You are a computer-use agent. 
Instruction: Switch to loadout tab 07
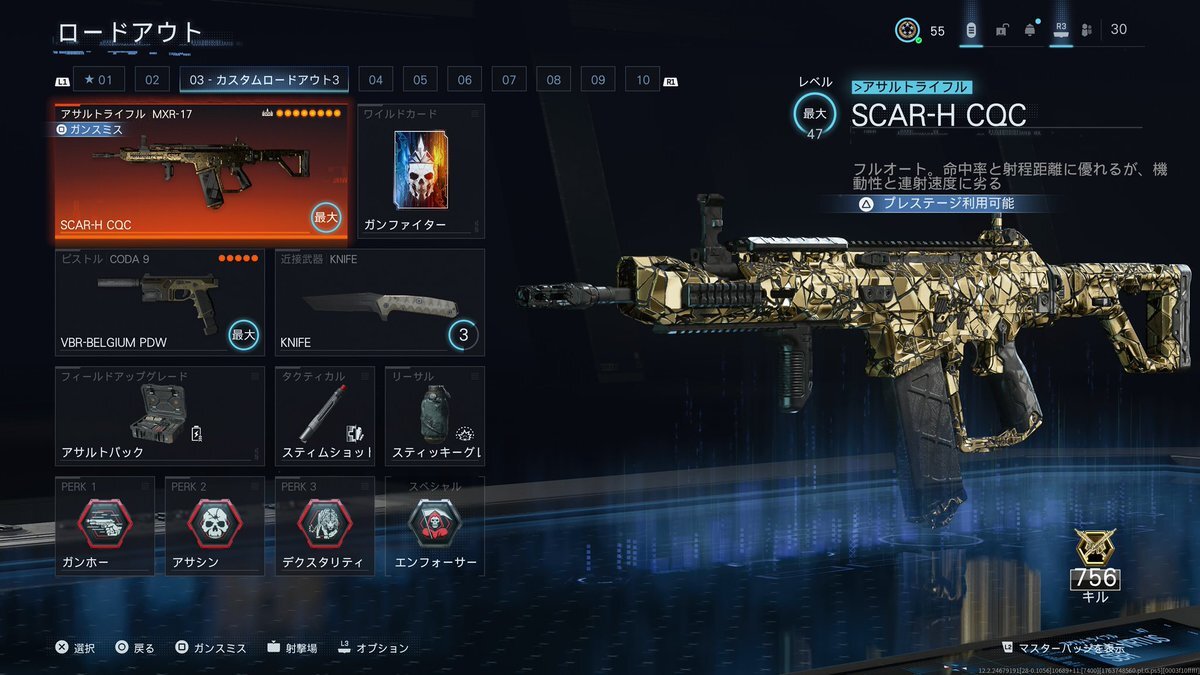coord(509,80)
